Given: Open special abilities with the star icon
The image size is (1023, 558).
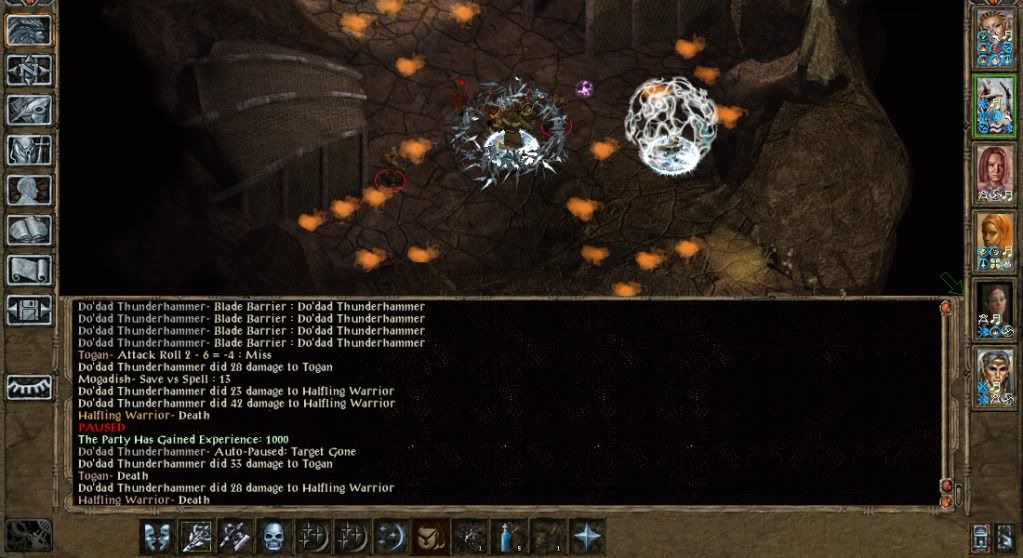Looking at the screenshot, I should click(587, 535).
